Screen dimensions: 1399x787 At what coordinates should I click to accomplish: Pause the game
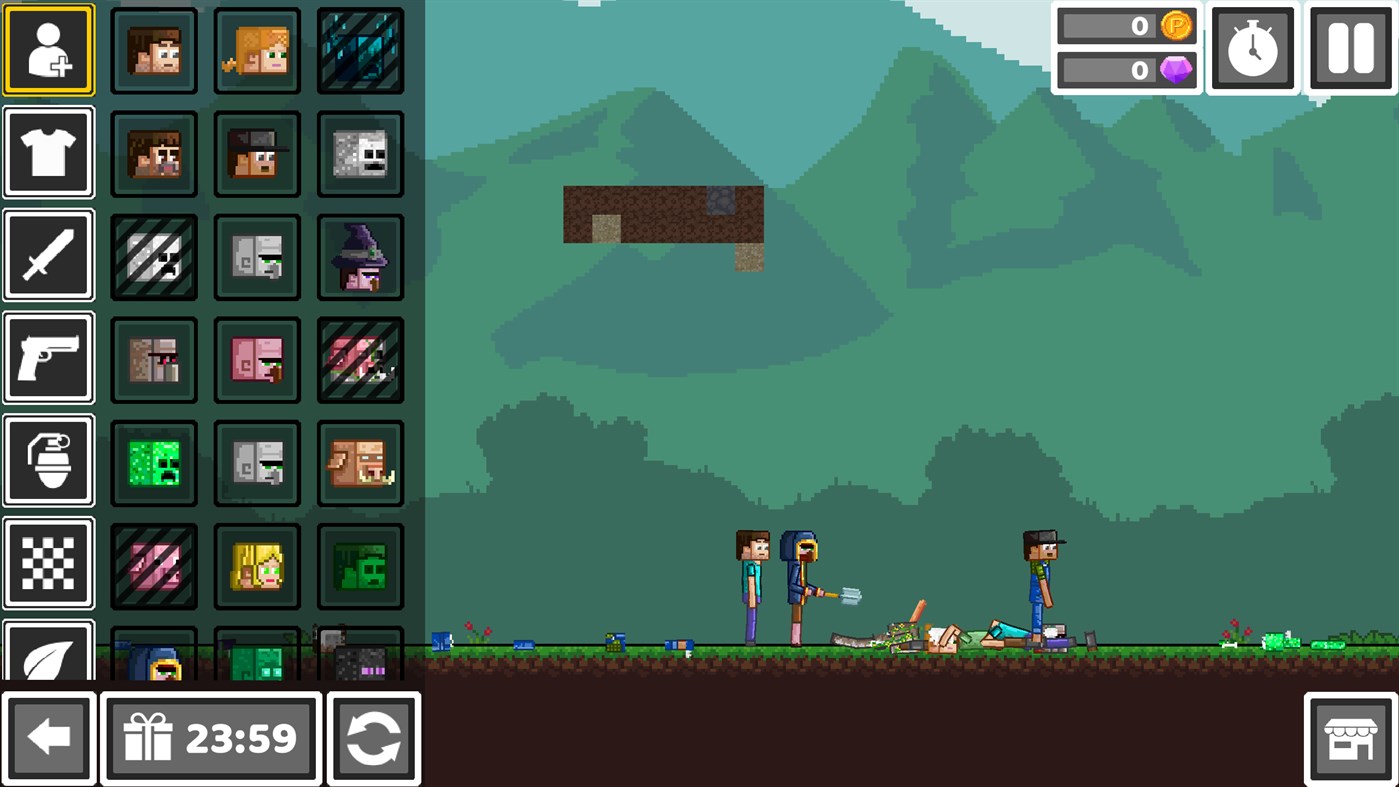(x=1350, y=47)
